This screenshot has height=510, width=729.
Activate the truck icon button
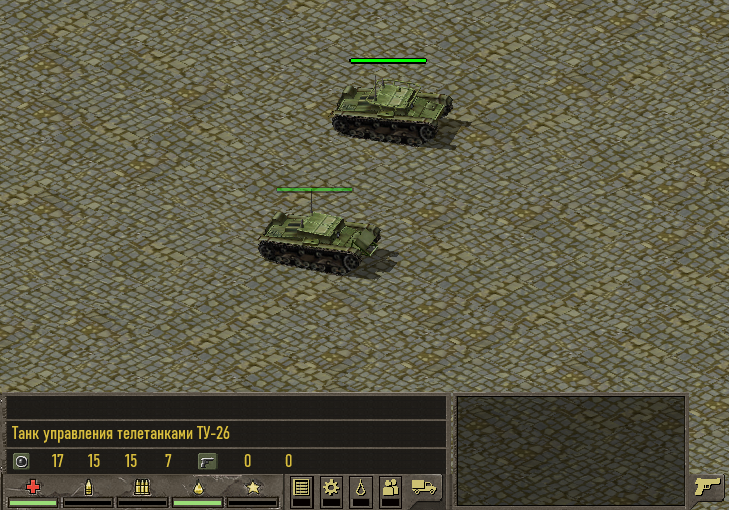click(425, 489)
